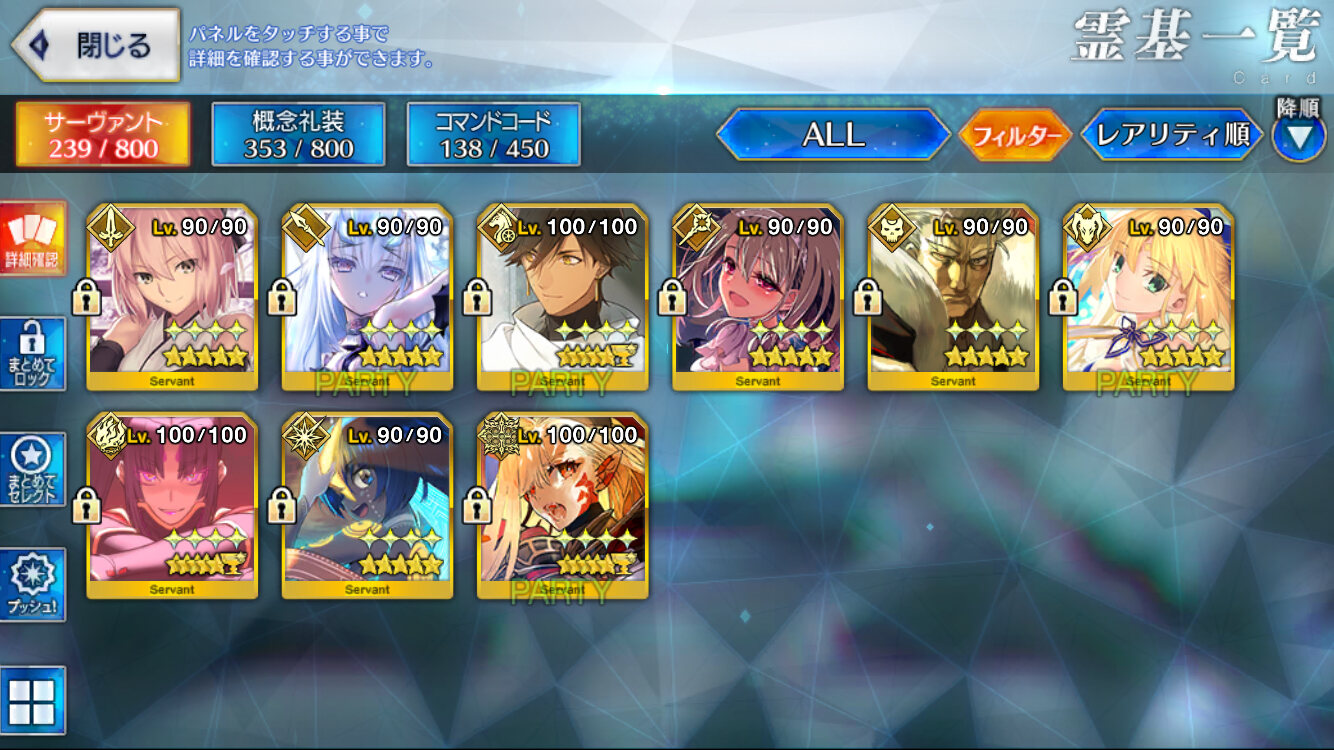This screenshot has width=1334, height=750.
Task: Open the fur-collared old man Berserker card
Action: click(x=952, y=298)
